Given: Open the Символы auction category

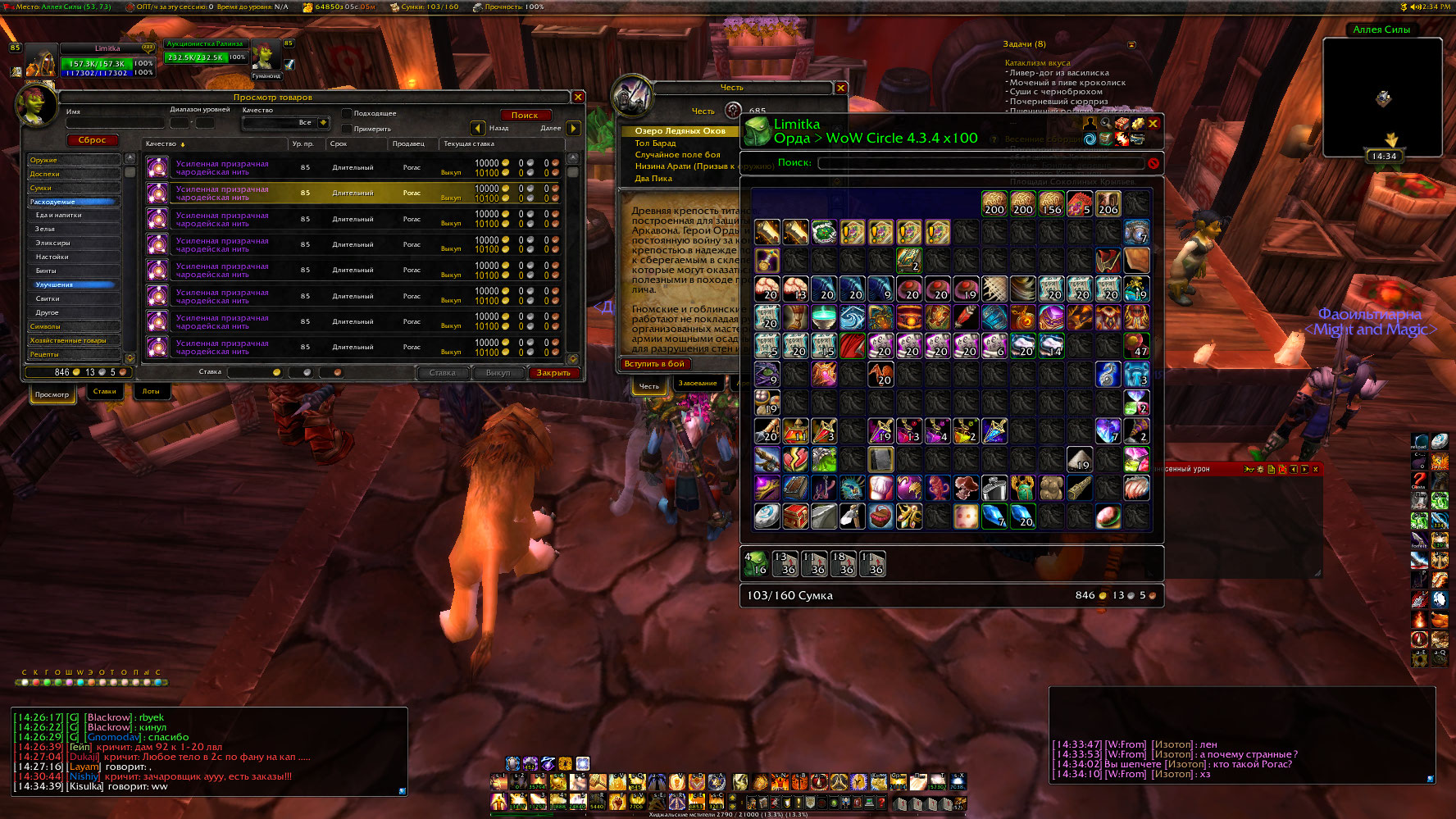Looking at the screenshot, I should pos(73,326).
